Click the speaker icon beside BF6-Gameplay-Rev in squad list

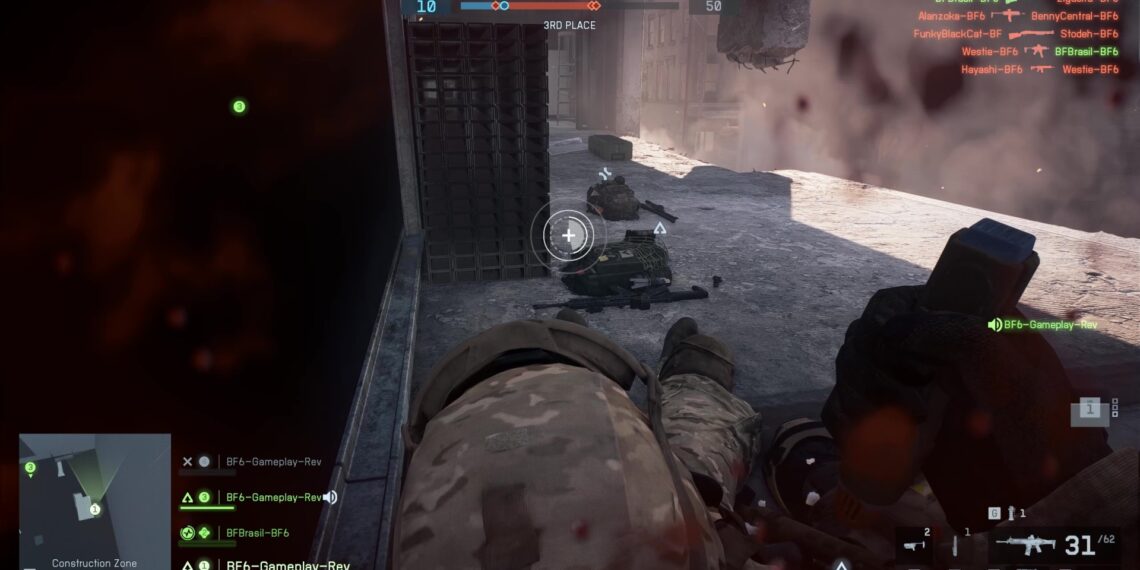point(330,497)
